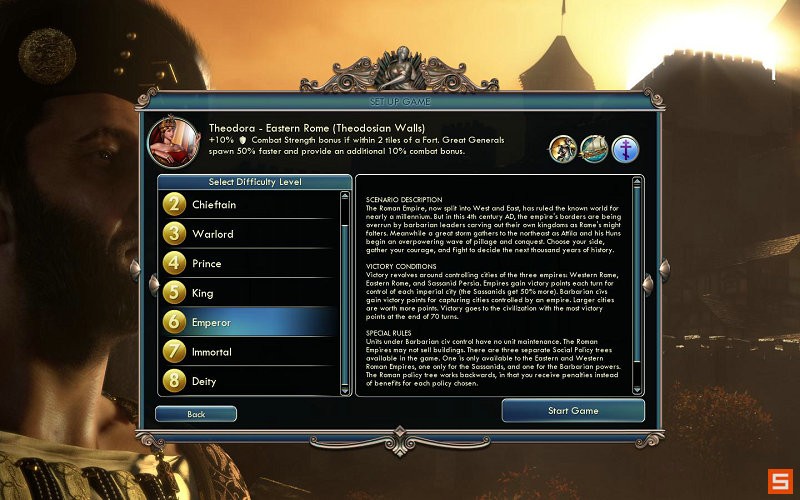Click the blue cross religion icon
800x500 pixels.
625,149
